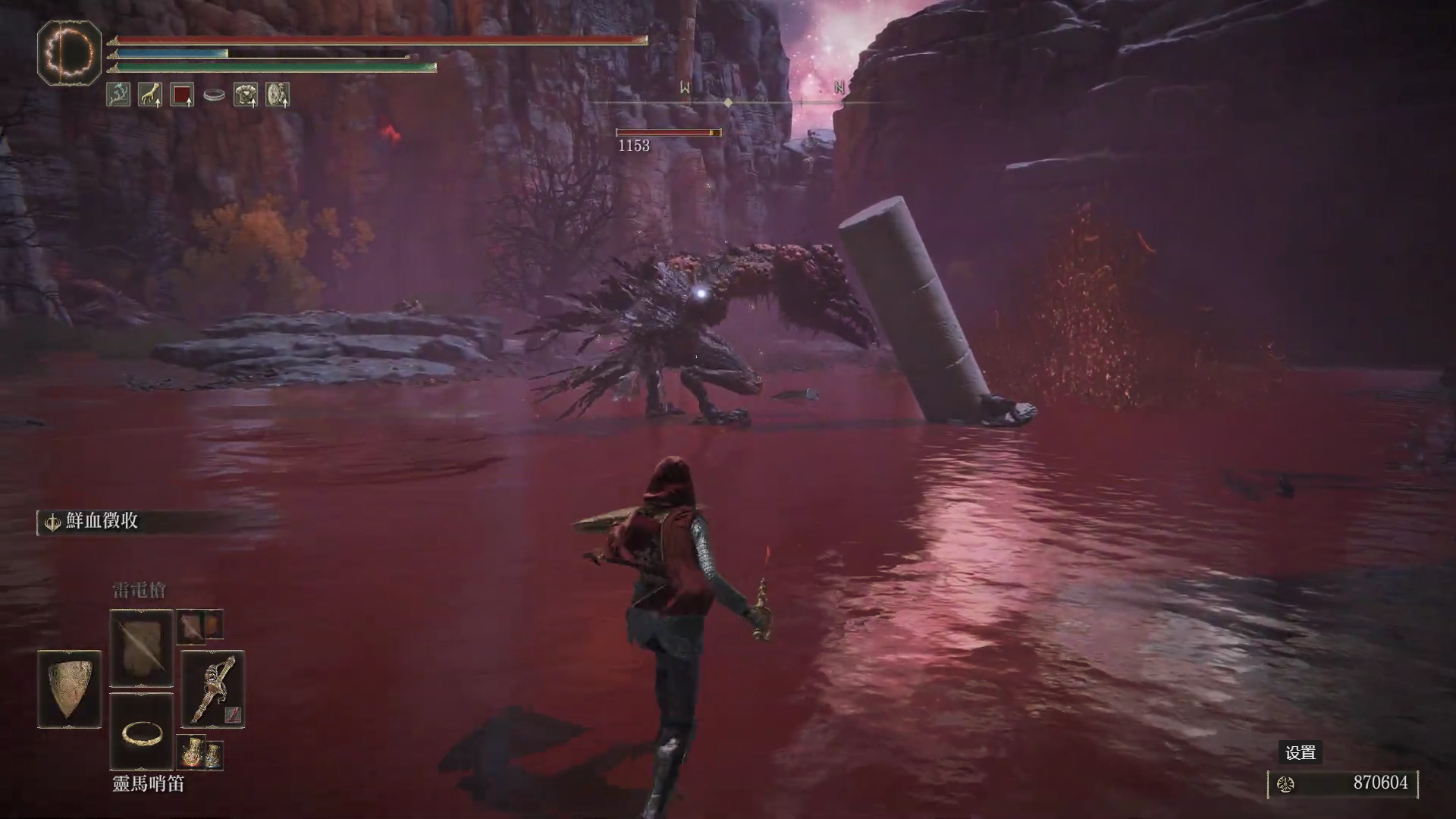The height and width of the screenshot is (819, 1456).
Task: Inspect the yellow claw buff icon
Action: pos(150,95)
